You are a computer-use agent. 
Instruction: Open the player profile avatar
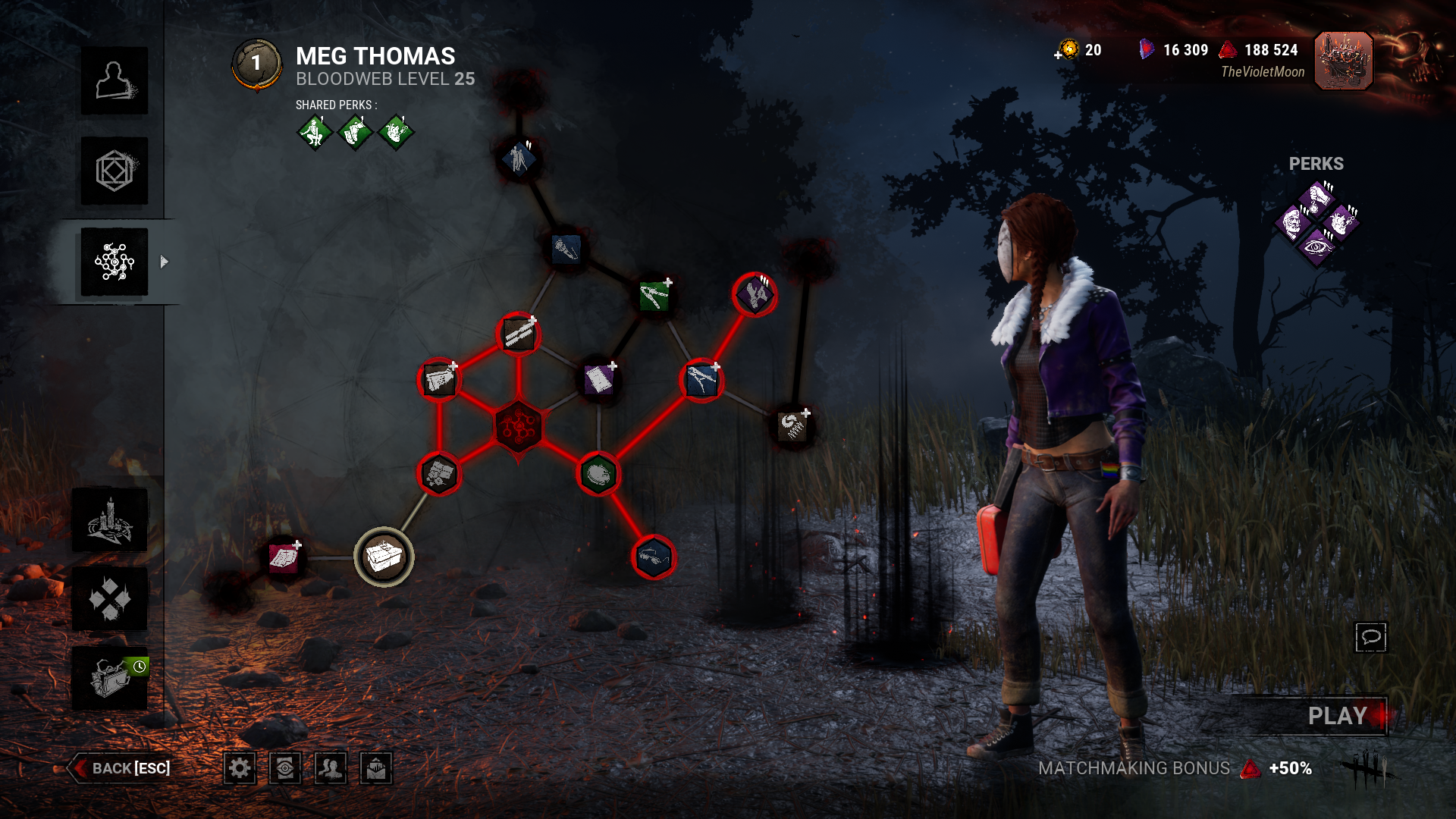click(1343, 61)
